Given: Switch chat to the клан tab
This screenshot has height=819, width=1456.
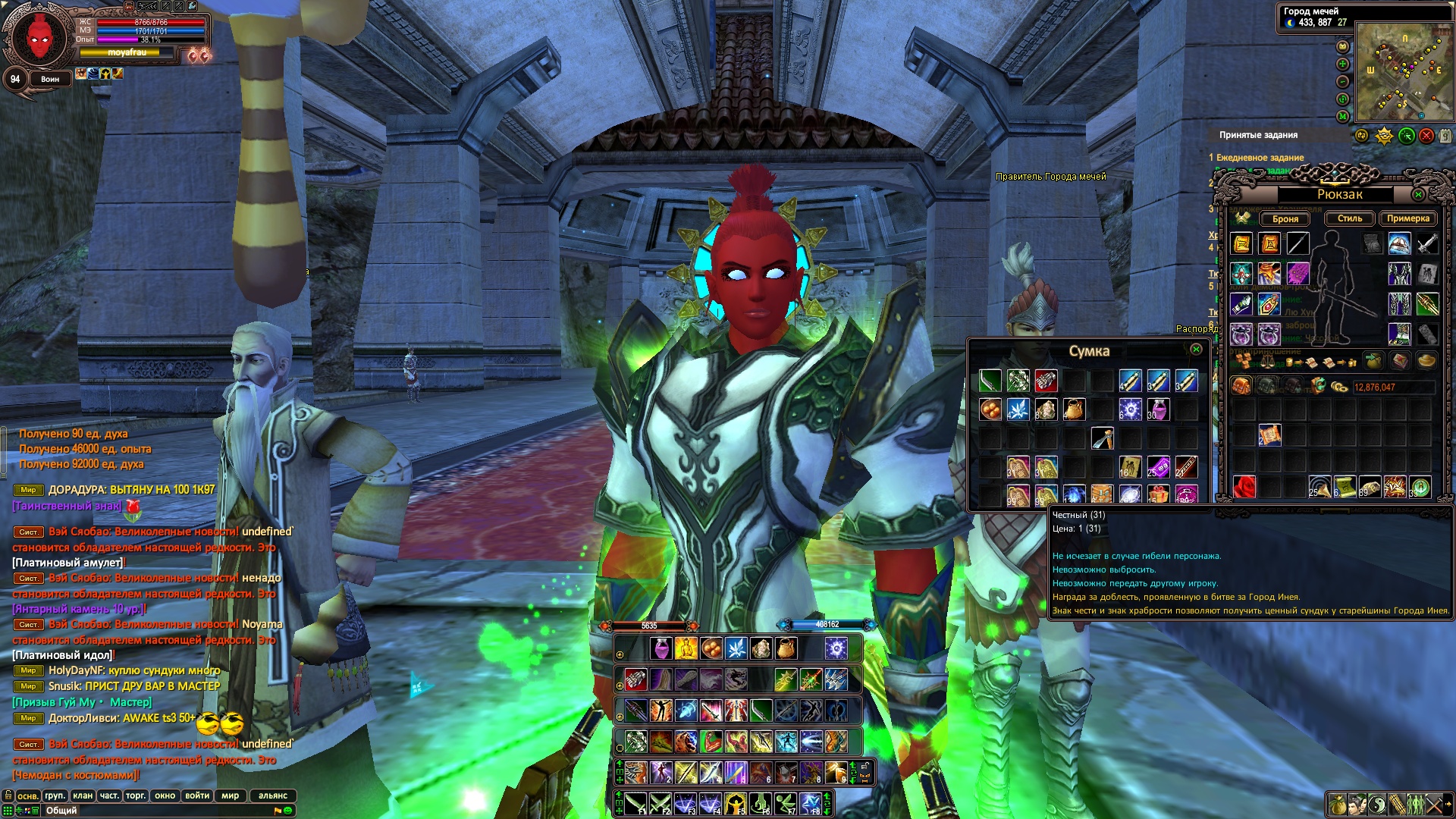Looking at the screenshot, I should (x=83, y=795).
